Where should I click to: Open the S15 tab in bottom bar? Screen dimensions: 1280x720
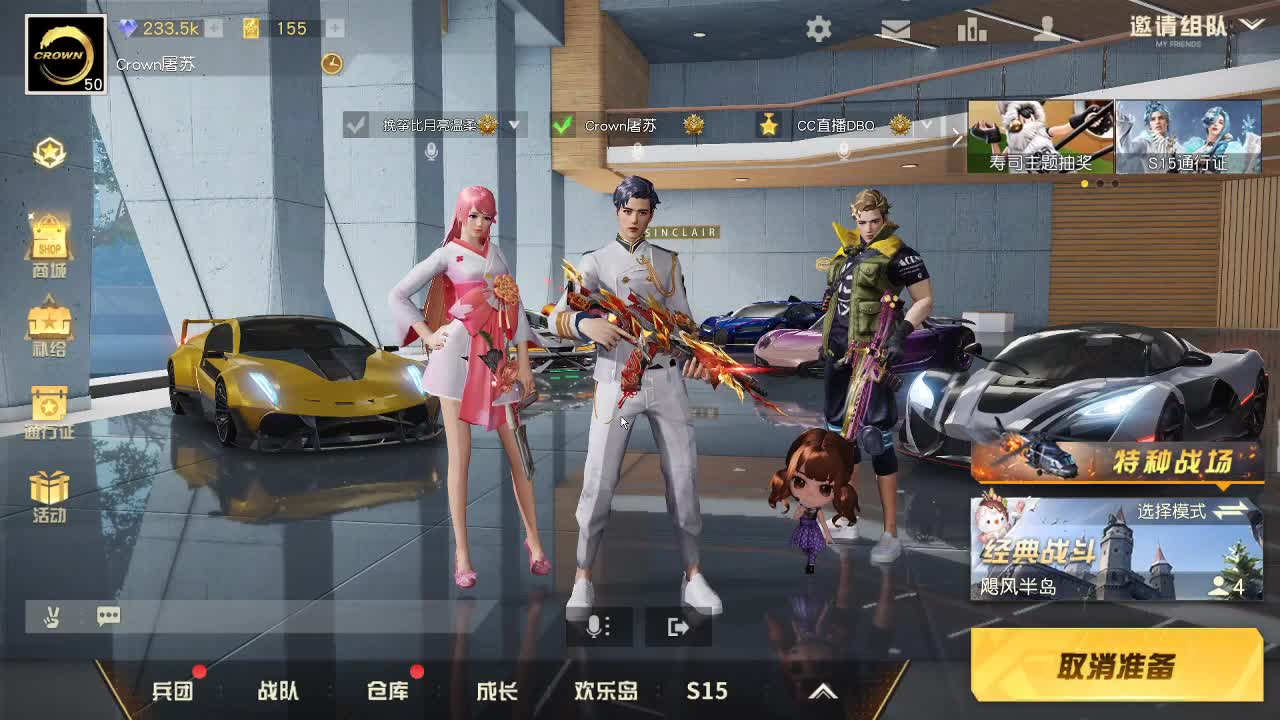coord(707,690)
